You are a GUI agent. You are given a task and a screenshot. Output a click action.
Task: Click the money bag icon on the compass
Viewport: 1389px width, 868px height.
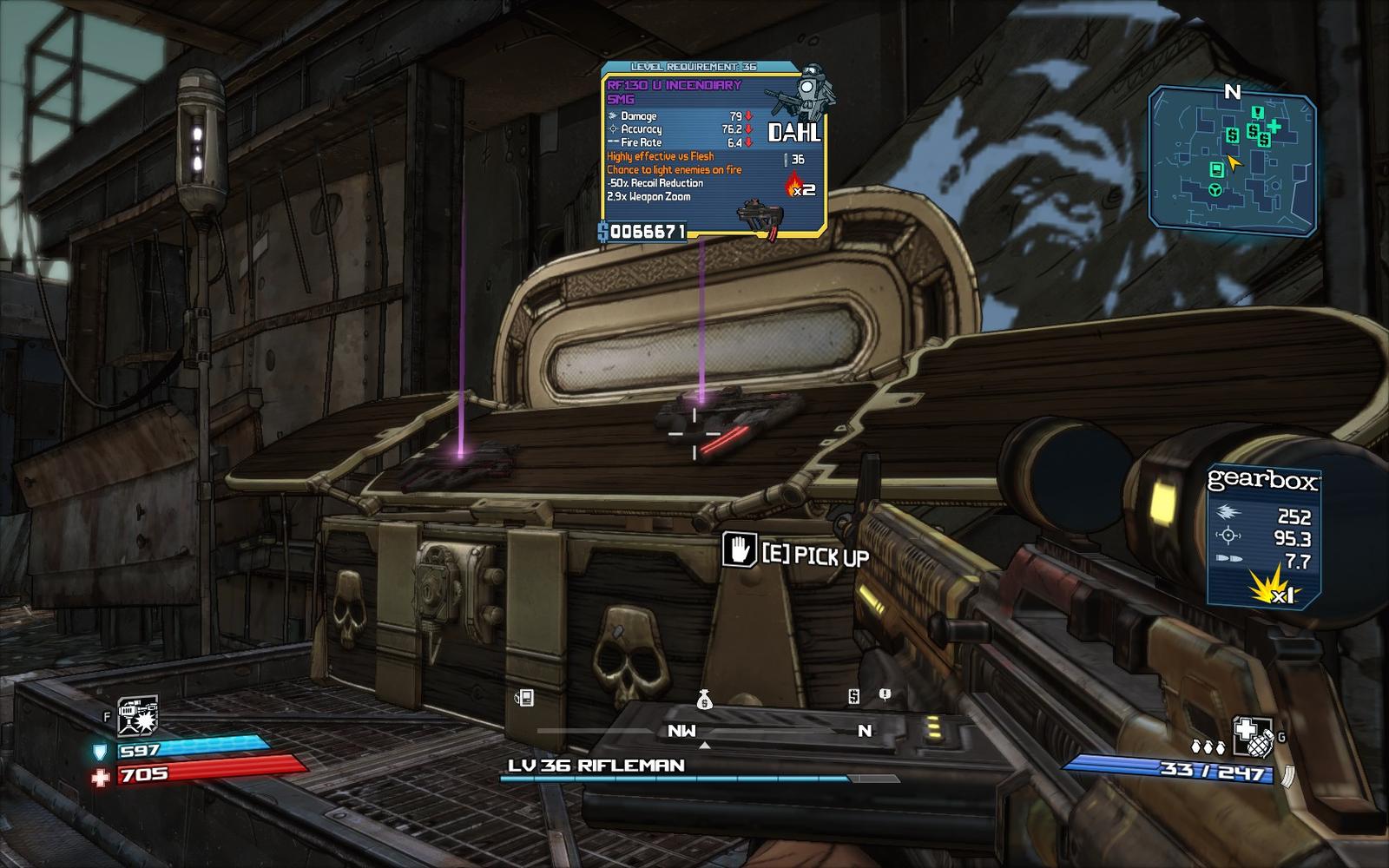704,699
